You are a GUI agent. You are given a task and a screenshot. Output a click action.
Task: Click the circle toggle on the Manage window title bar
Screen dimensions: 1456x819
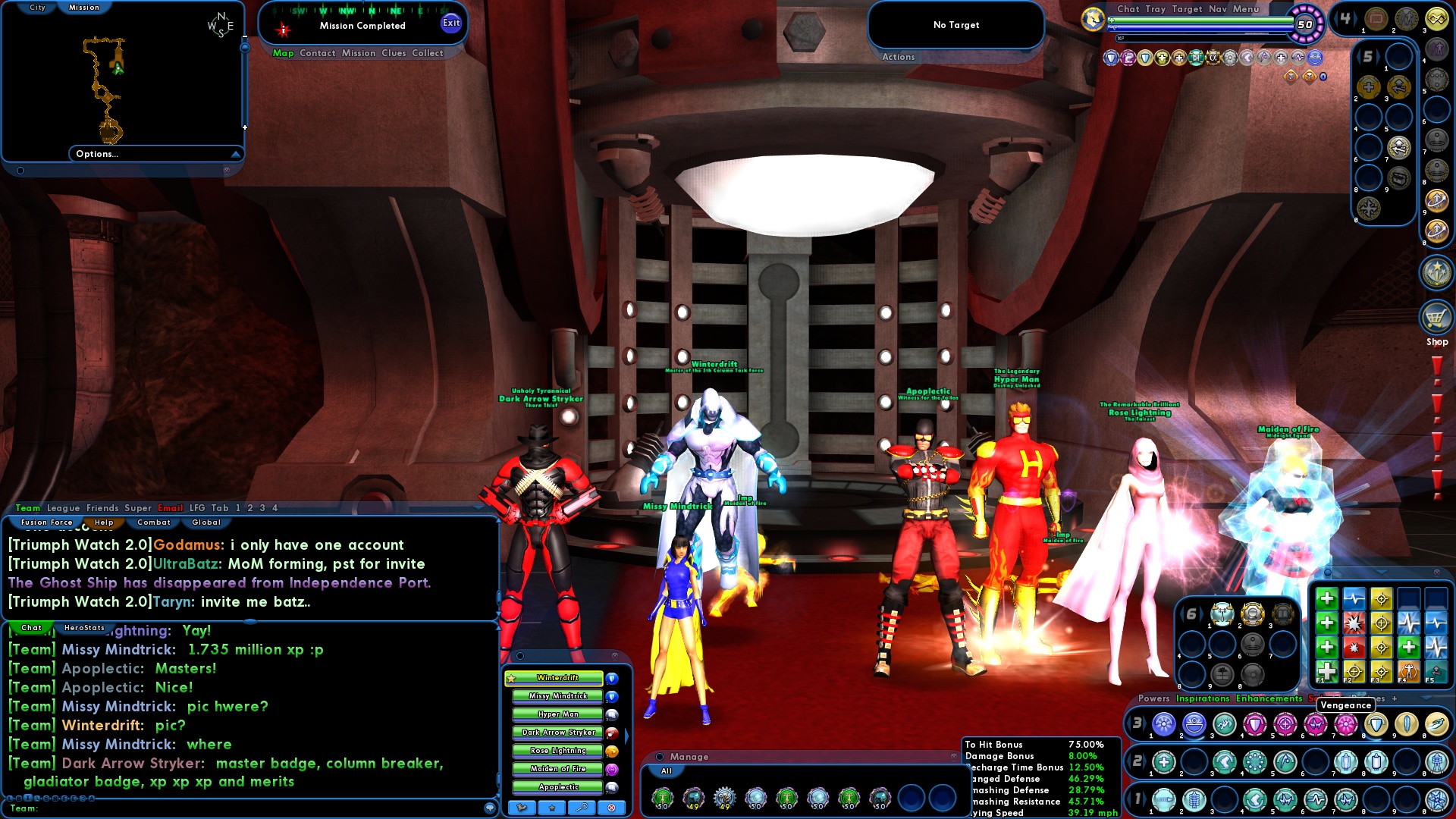tap(660, 757)
